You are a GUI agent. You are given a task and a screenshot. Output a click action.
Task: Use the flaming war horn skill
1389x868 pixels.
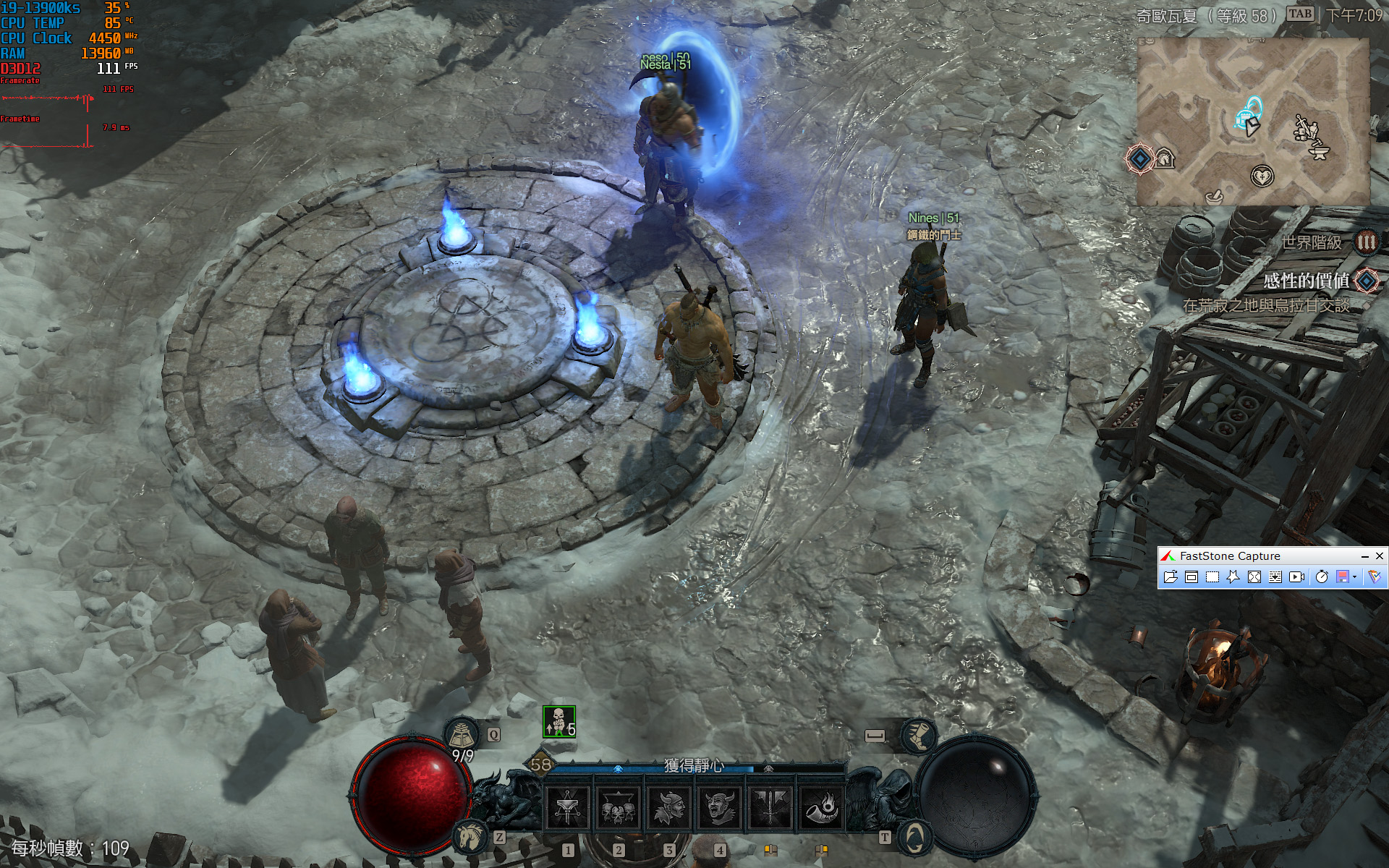[820, 807]
